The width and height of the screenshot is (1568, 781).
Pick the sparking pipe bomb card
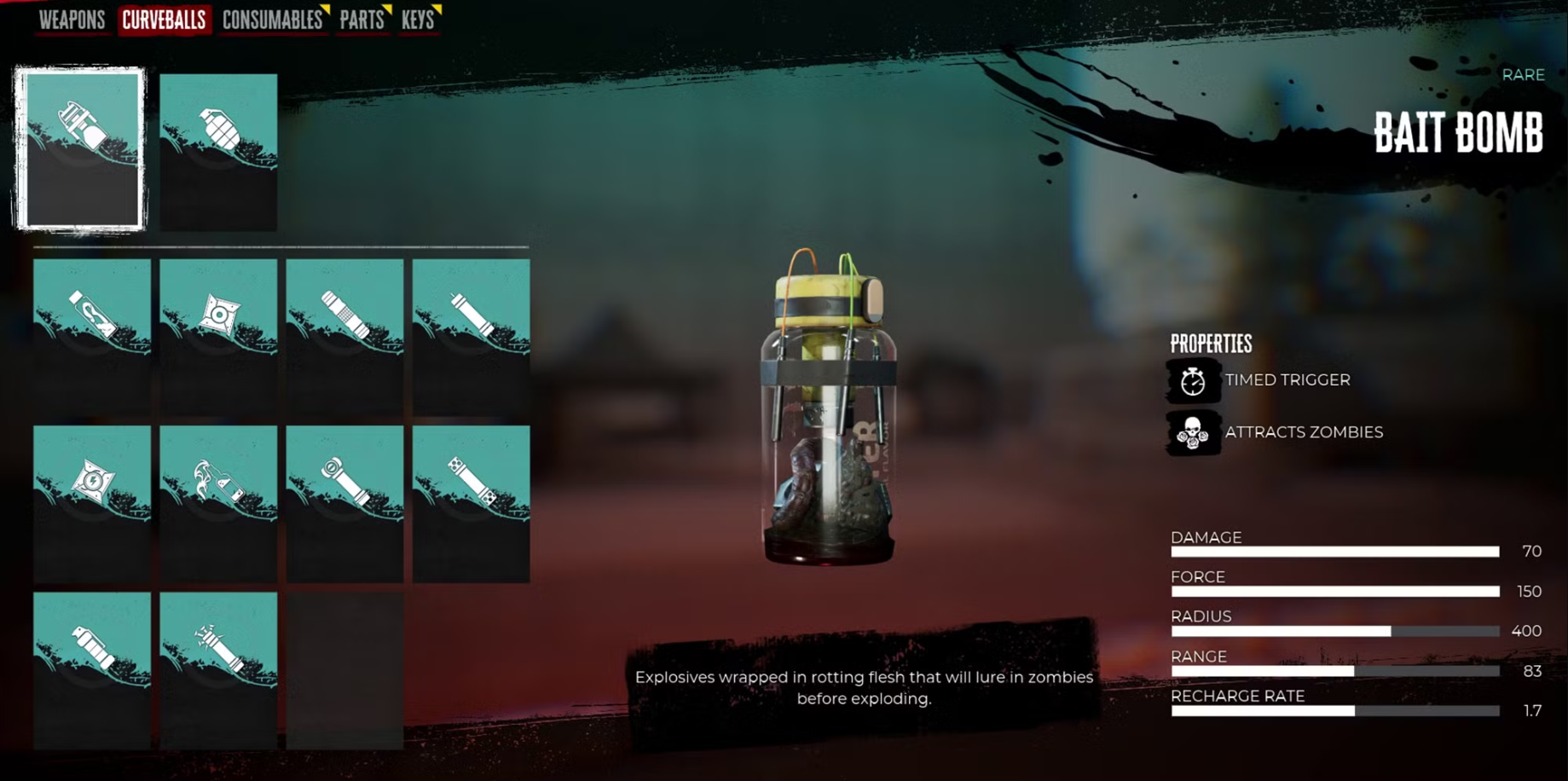pyautogui.click(x=218, y=669)
